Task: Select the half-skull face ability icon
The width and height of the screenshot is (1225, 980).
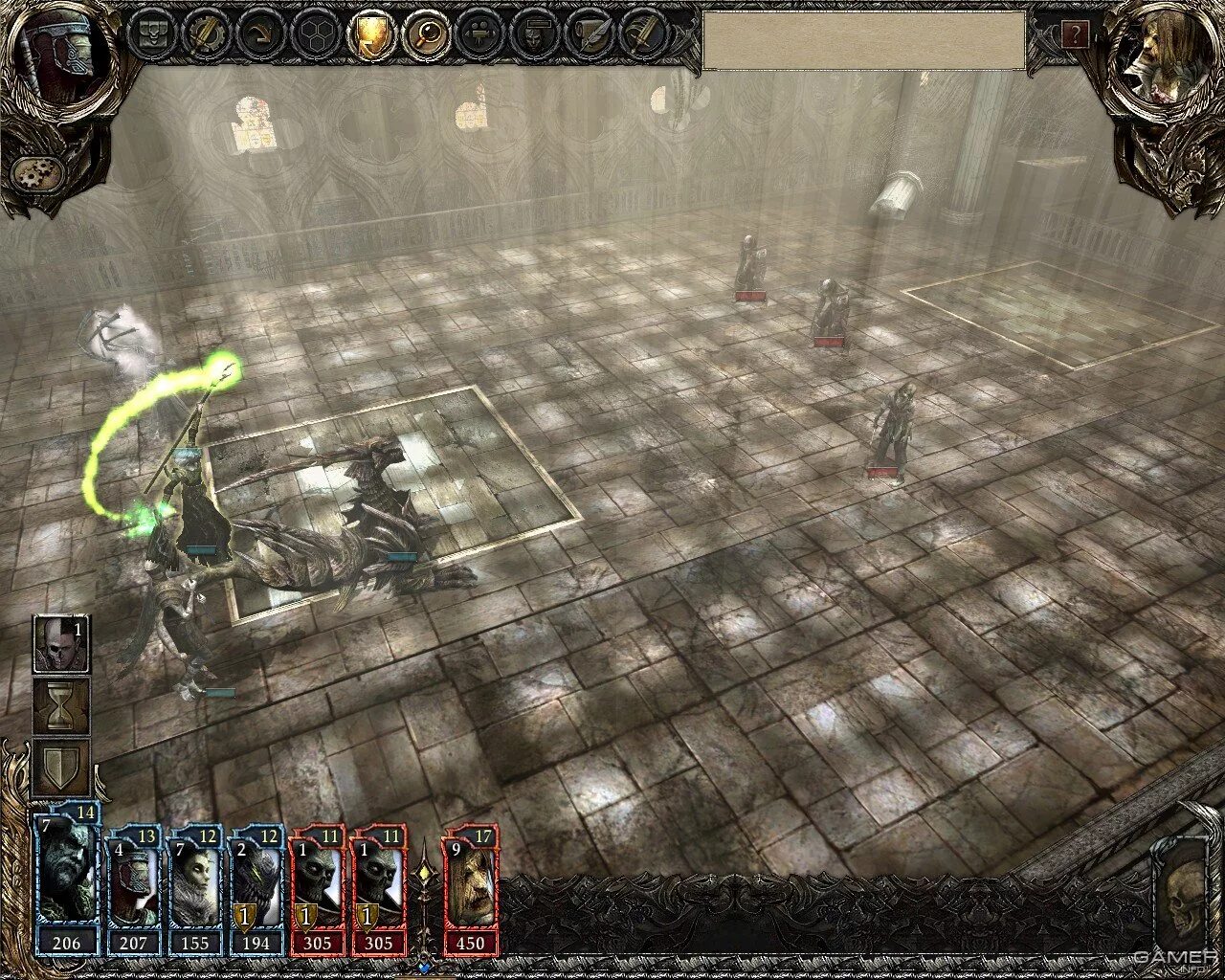Action: pos(61,644)
